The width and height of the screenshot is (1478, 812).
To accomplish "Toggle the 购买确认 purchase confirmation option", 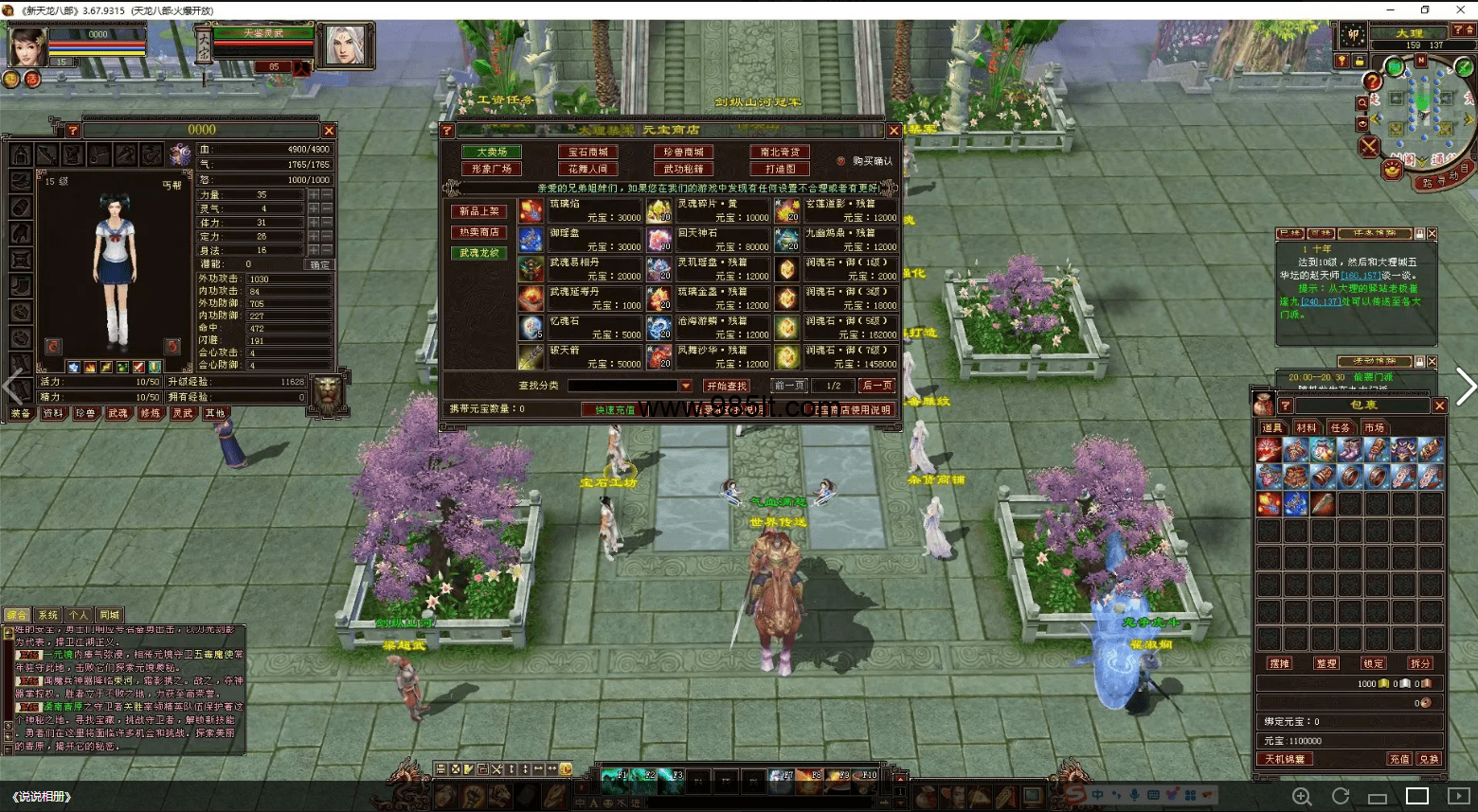I will tap(841, 161).
